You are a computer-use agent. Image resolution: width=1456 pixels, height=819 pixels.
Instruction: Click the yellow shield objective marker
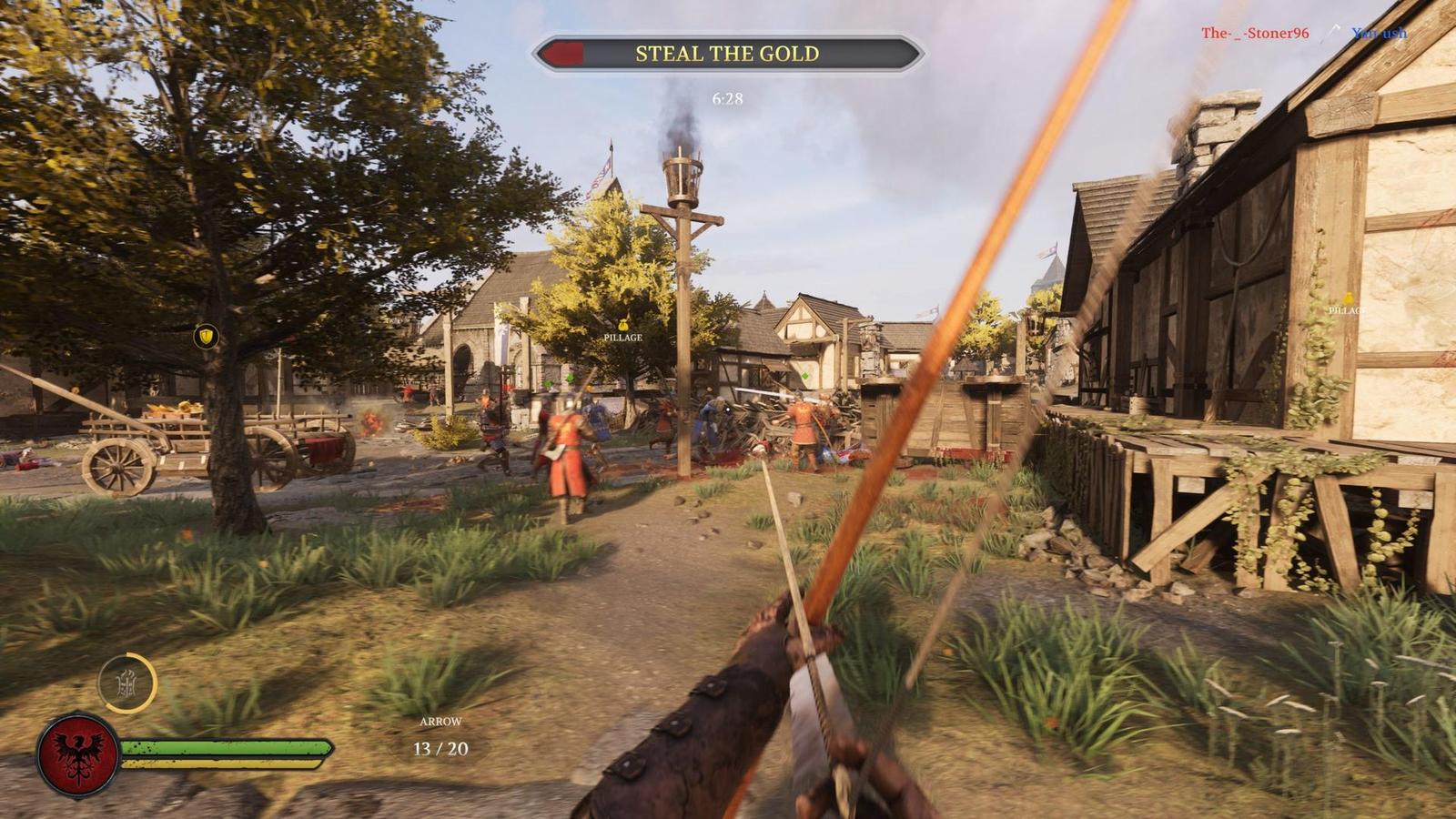207,337
